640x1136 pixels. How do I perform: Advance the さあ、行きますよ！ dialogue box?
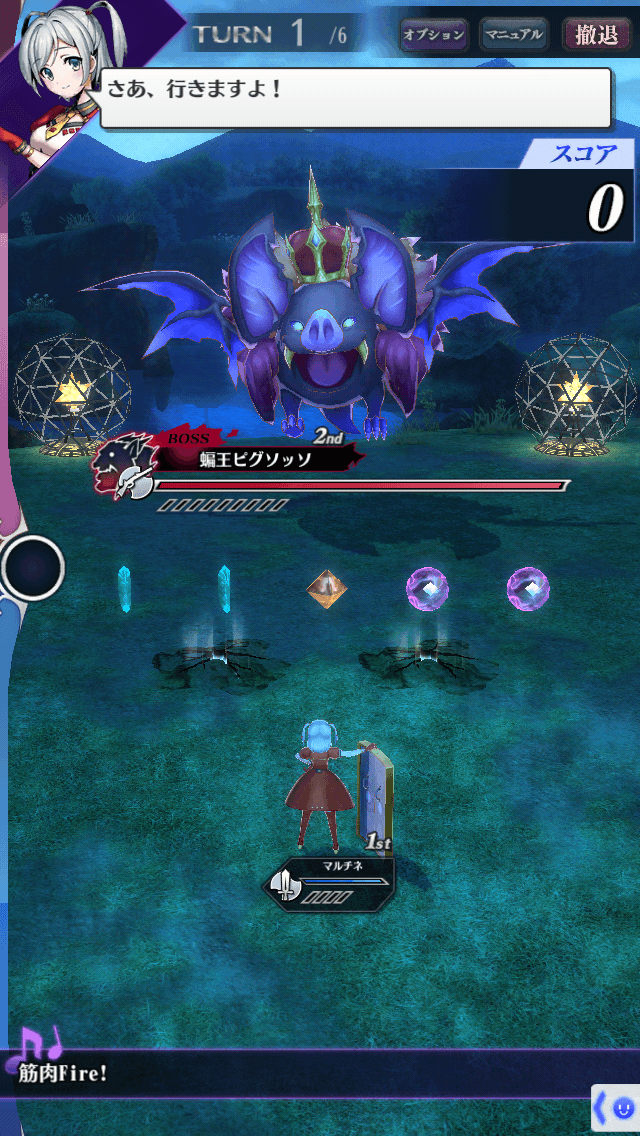tap(355, 98)
